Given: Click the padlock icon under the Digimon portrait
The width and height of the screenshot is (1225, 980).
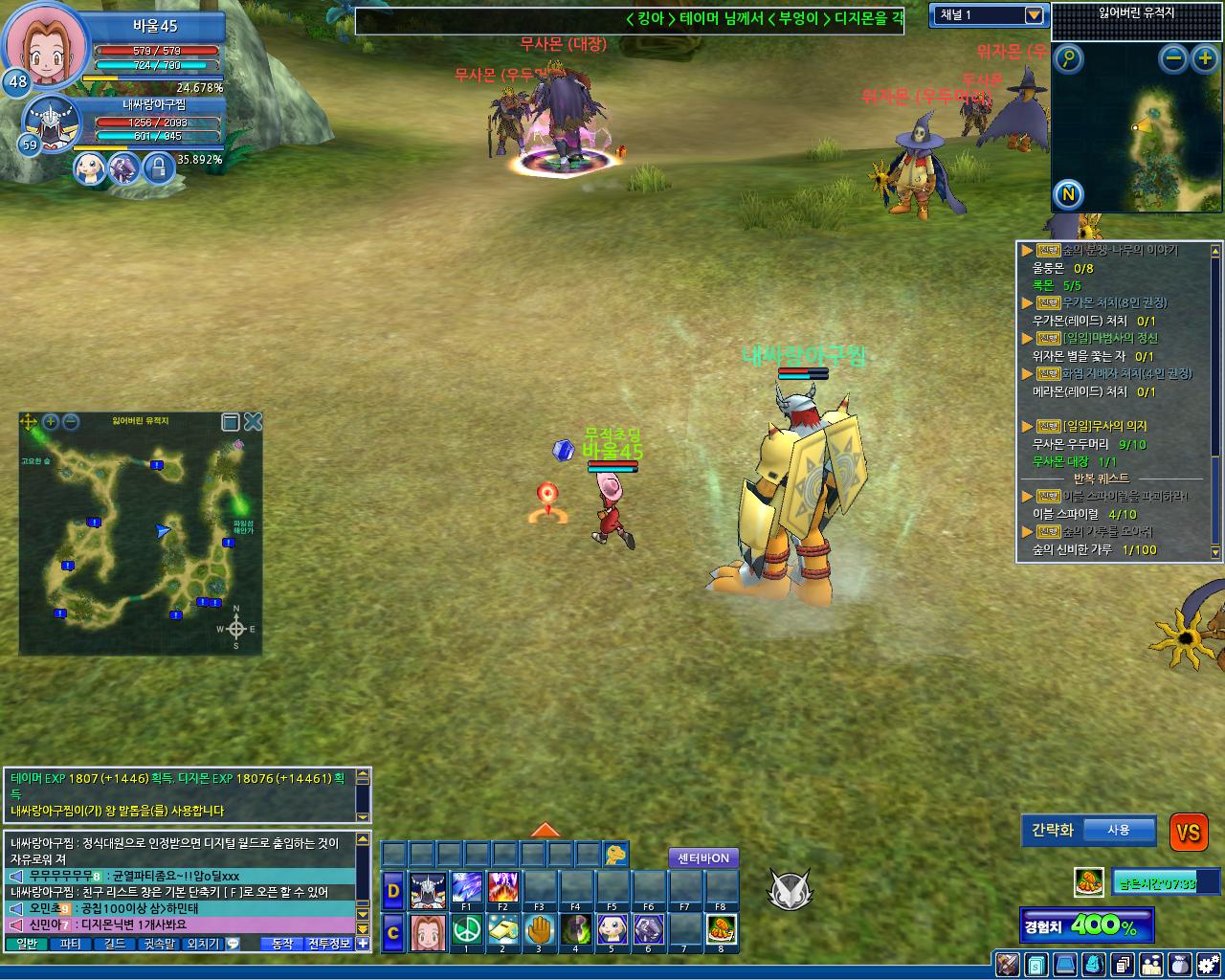Looking at the screenshot, I should coord(158,168).
